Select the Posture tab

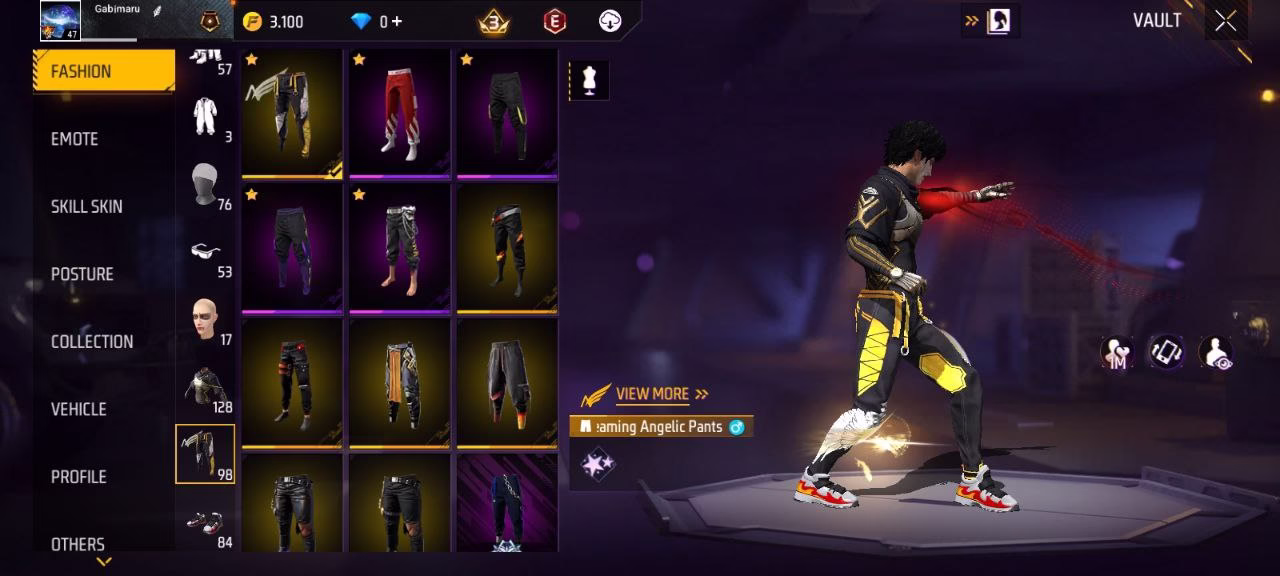82,274
